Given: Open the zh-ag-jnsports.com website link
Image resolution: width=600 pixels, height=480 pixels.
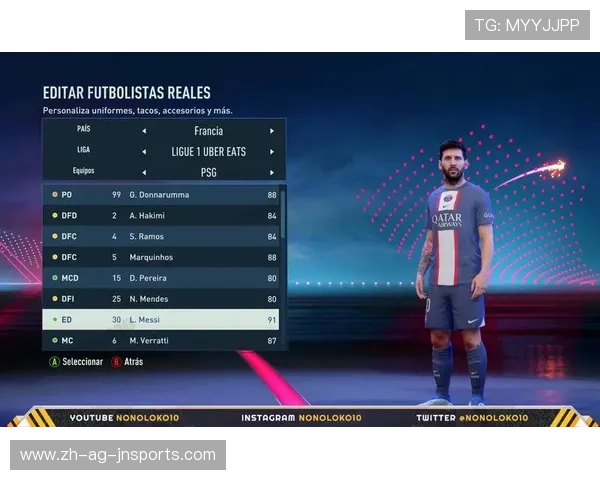Looking at the screenshot, I should click(x=118, y=455).
